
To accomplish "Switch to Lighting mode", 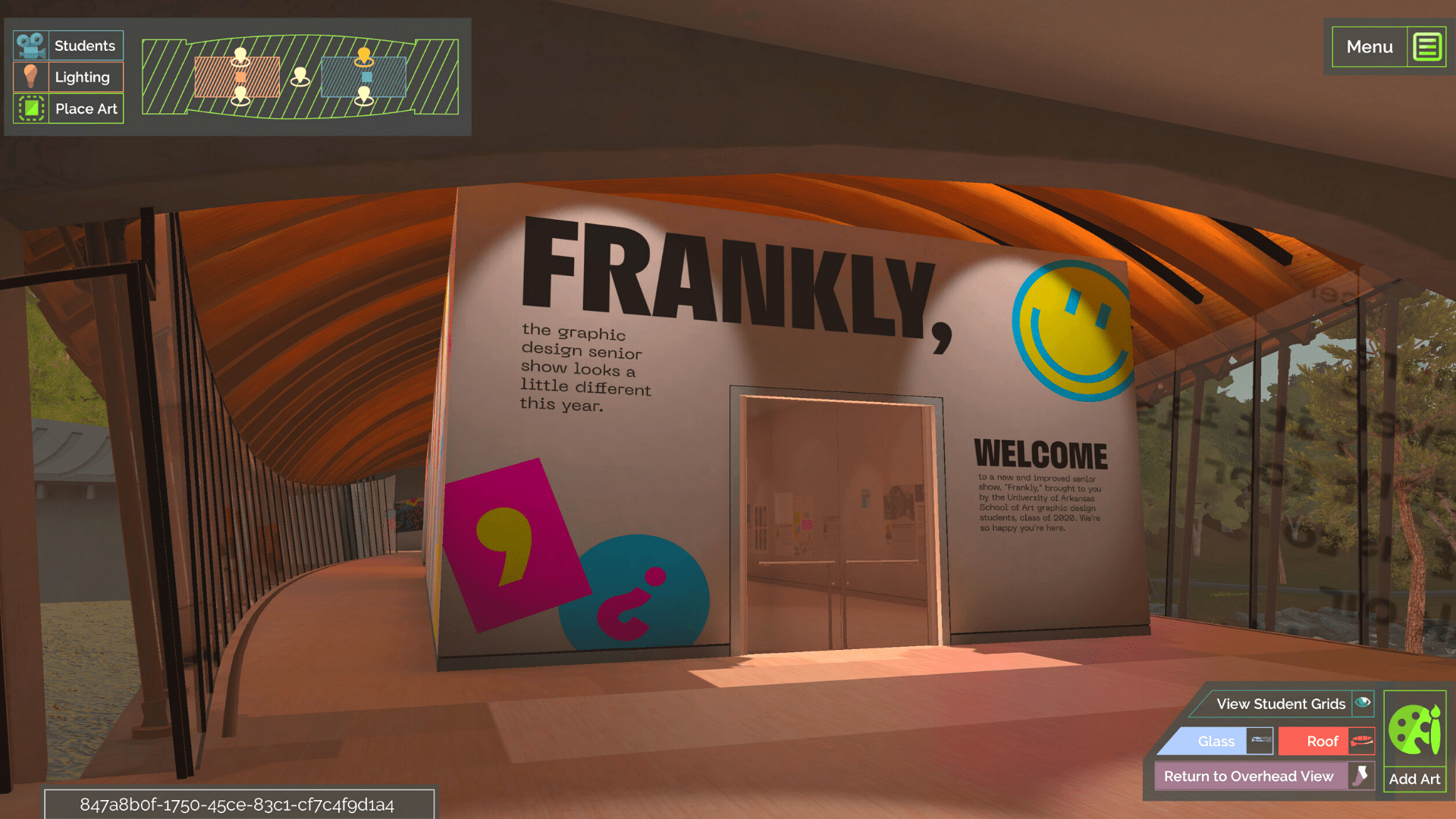I will [x=83, y=77].
